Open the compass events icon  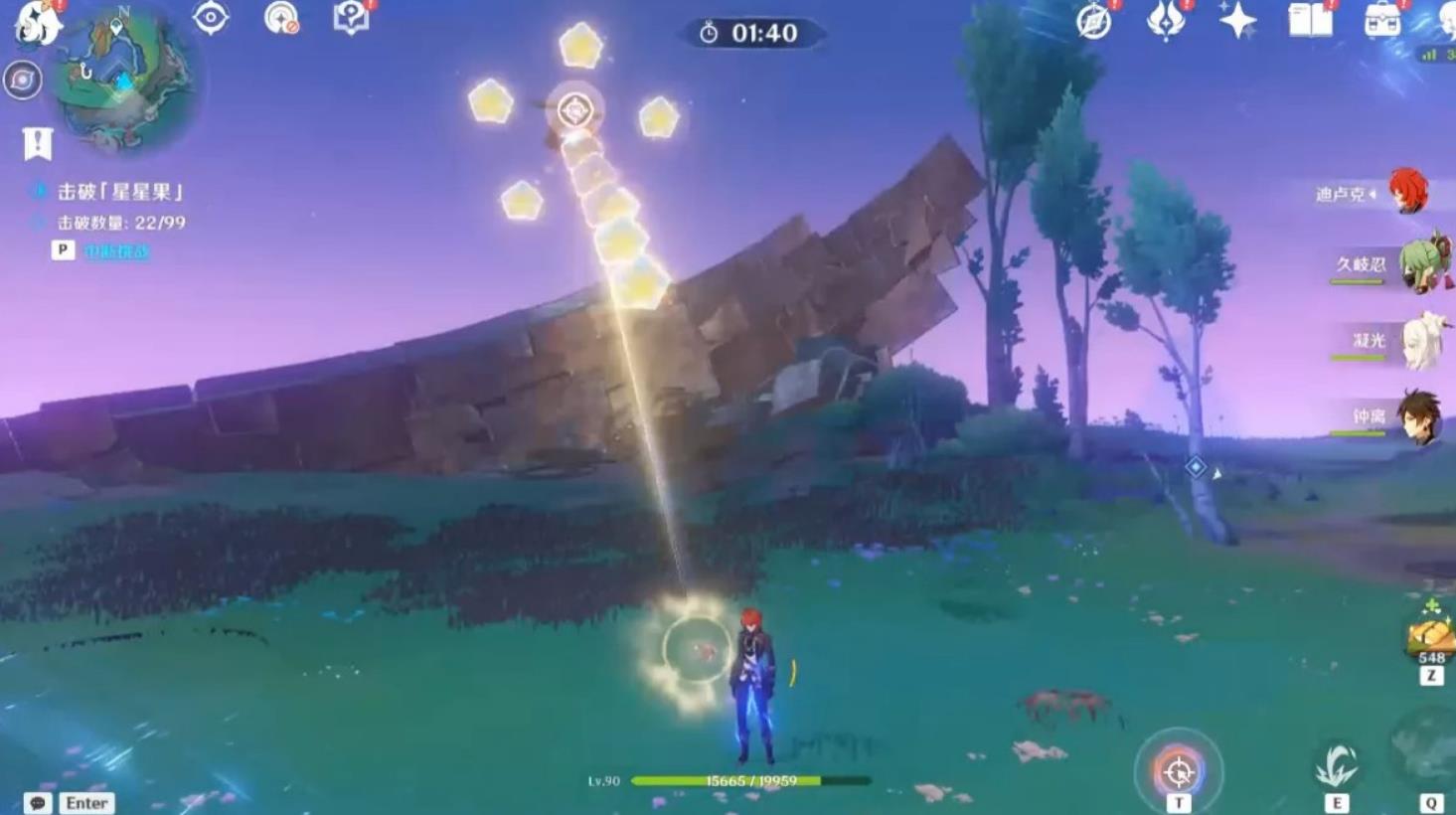point(1094,21)
